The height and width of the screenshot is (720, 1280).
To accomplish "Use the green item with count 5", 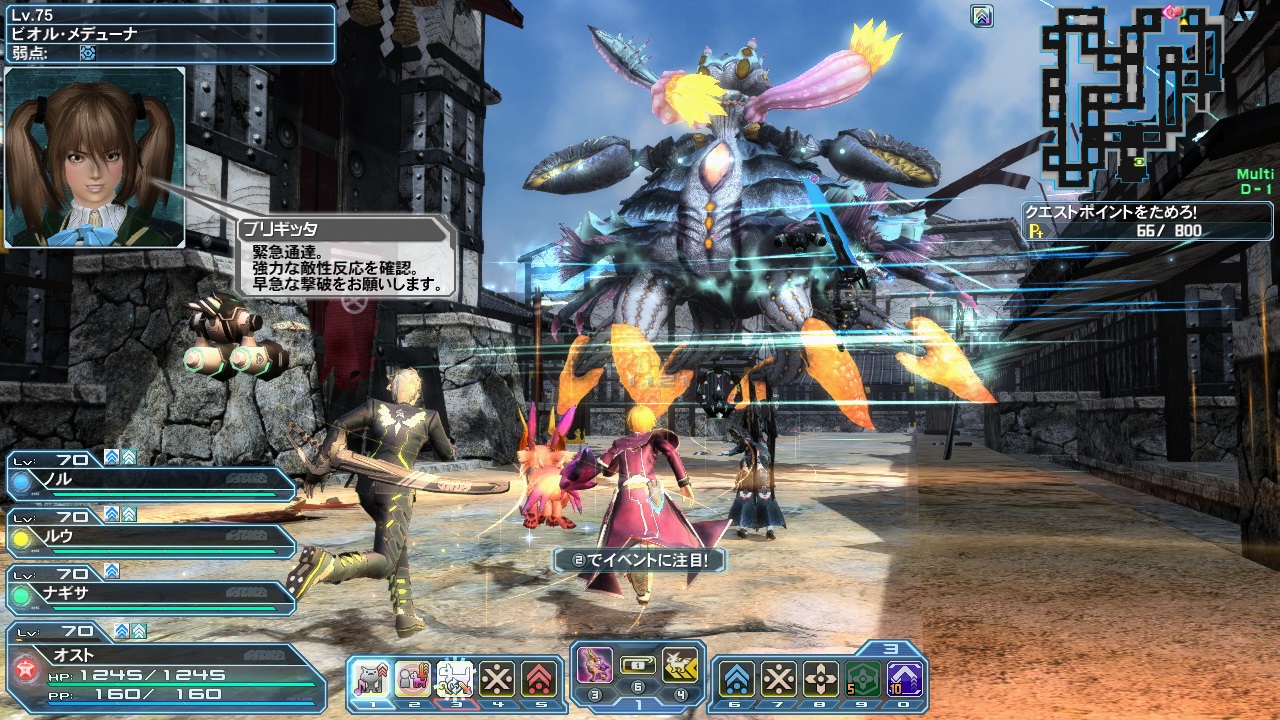I will (x=863, y=679).
